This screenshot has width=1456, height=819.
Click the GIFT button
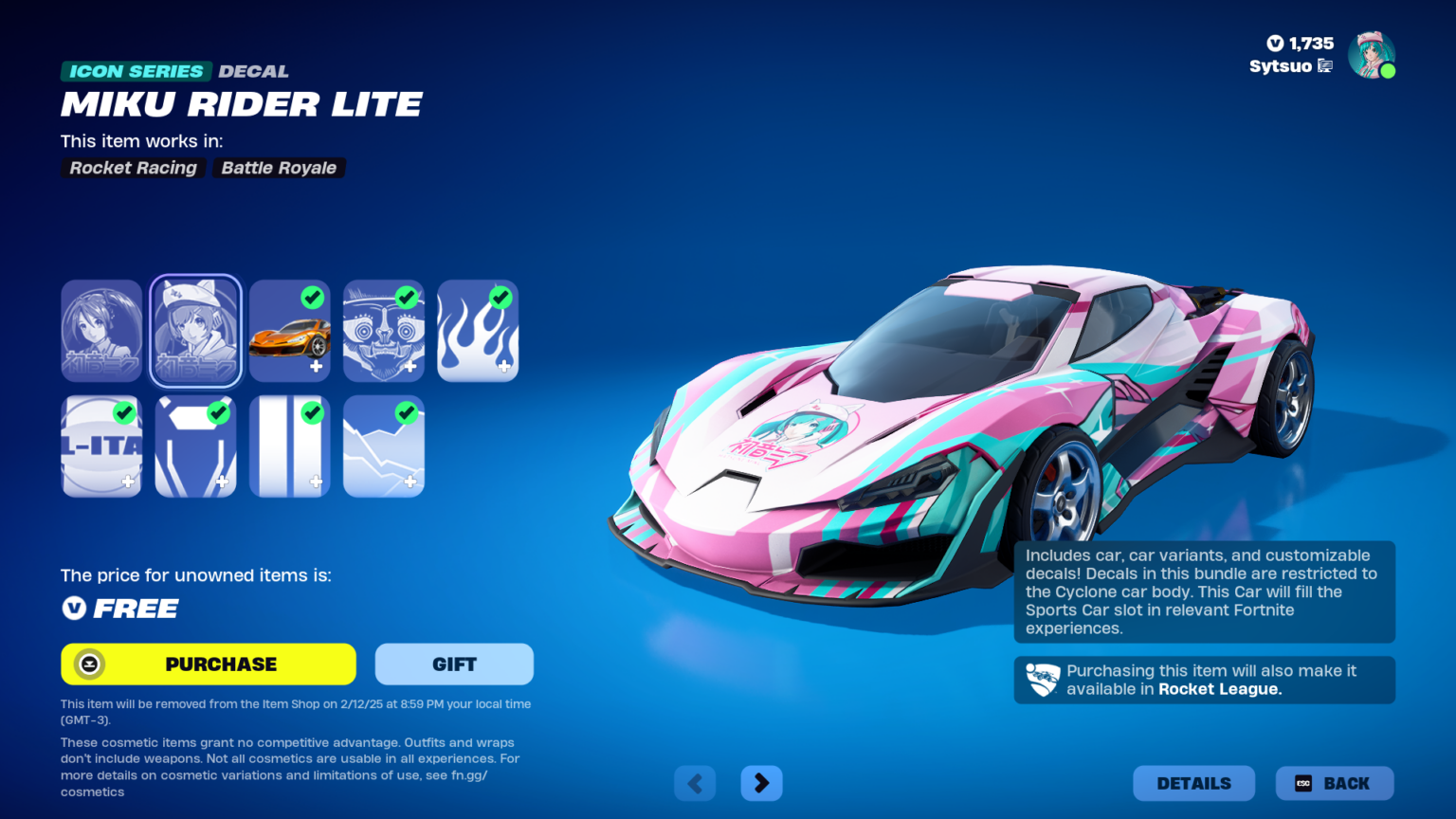454,664
